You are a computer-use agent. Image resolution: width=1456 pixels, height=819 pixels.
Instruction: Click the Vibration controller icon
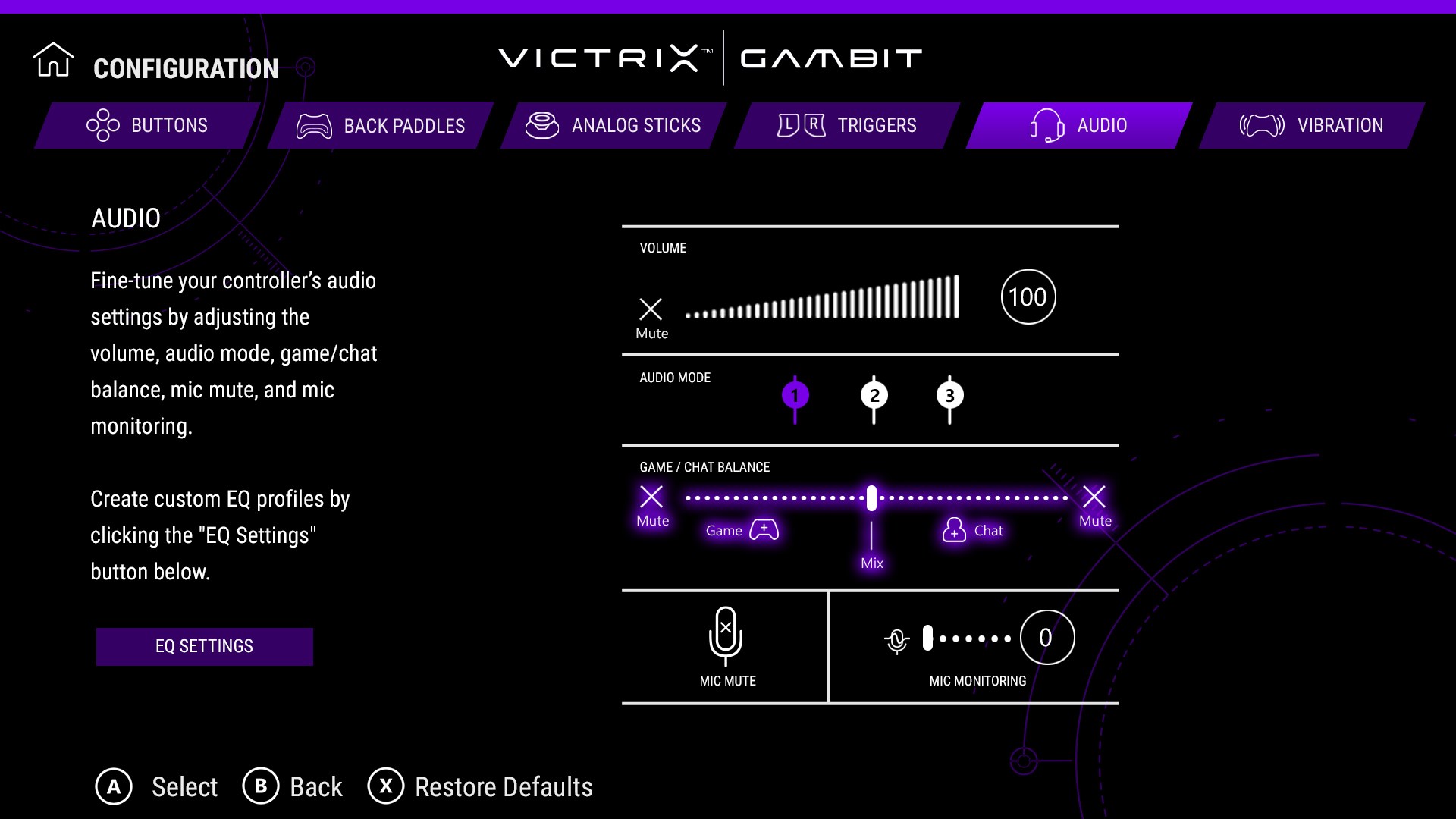click(x=1261, y=125)
